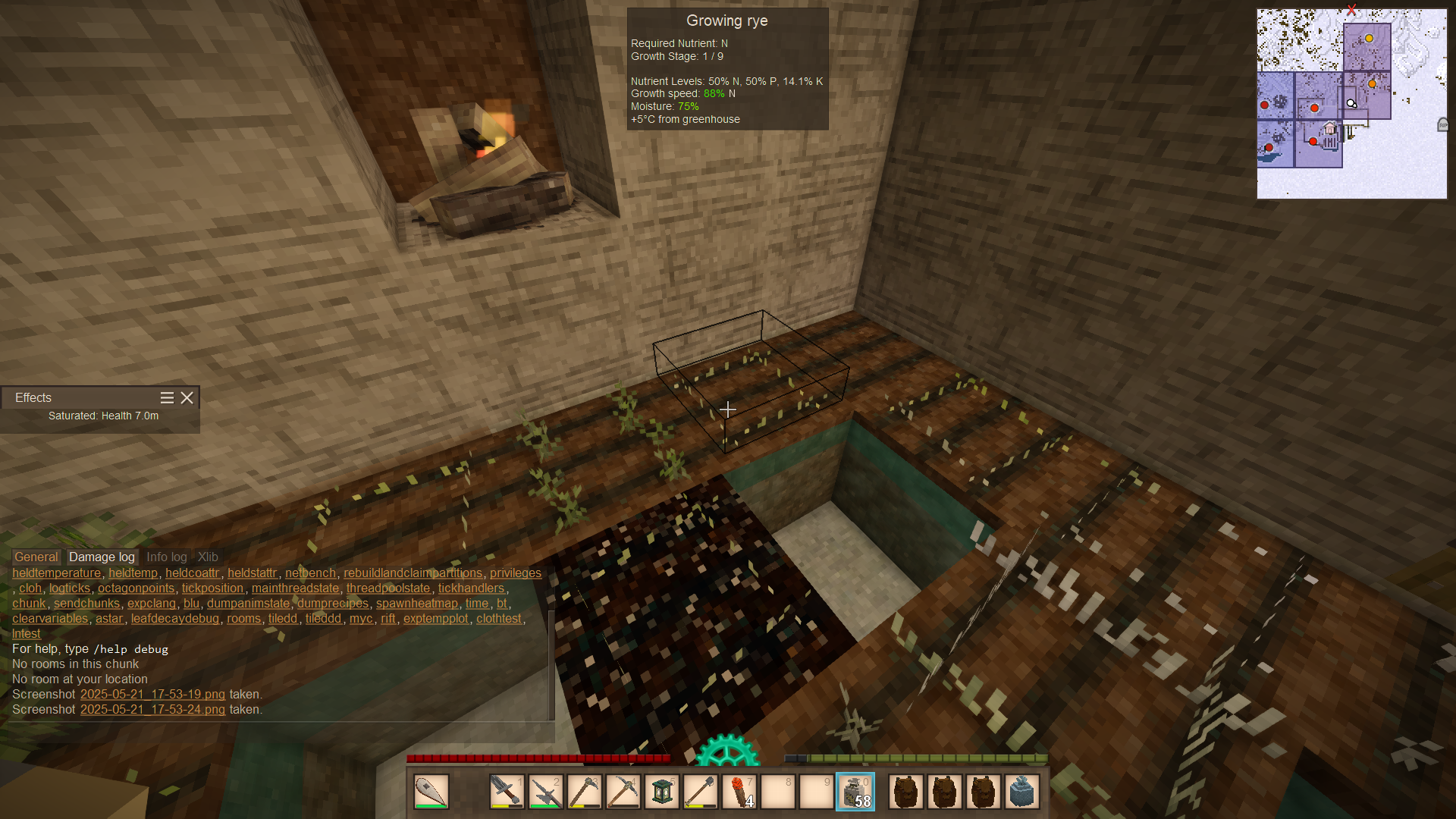Select the seed bag stack of 58

point(855,792)
